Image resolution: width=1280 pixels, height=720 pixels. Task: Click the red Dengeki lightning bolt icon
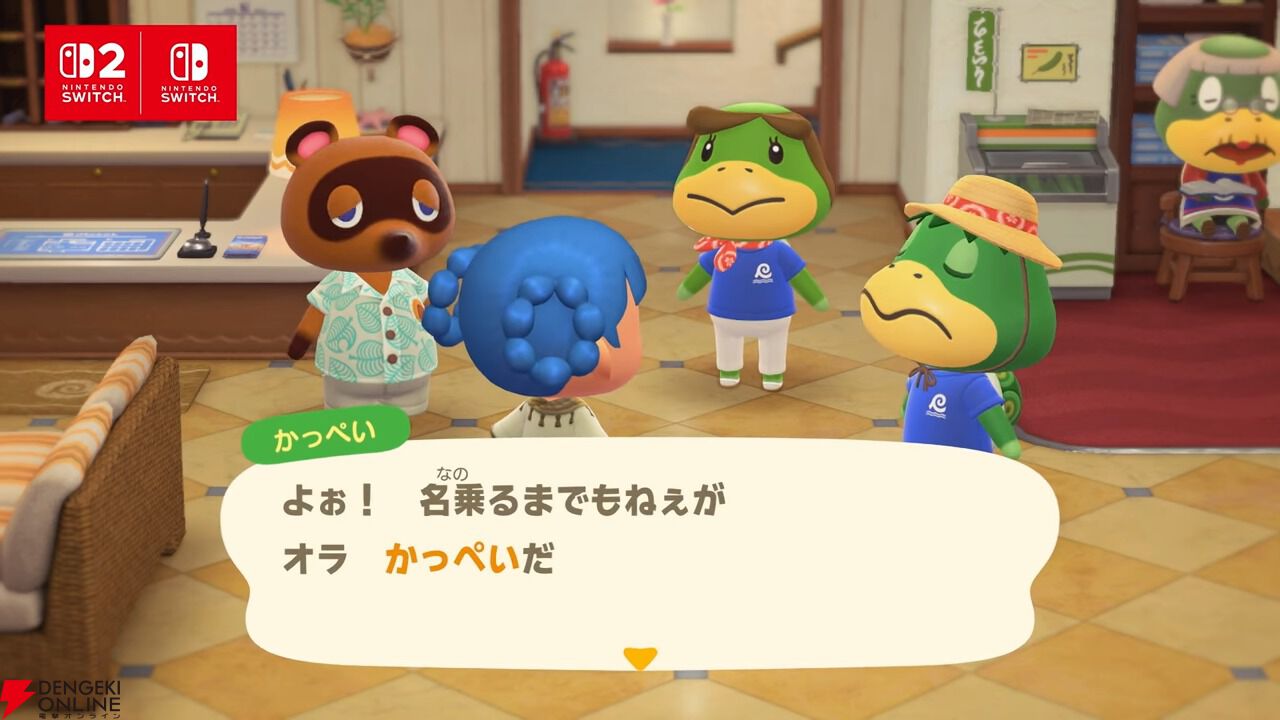(x=16, y=697)
